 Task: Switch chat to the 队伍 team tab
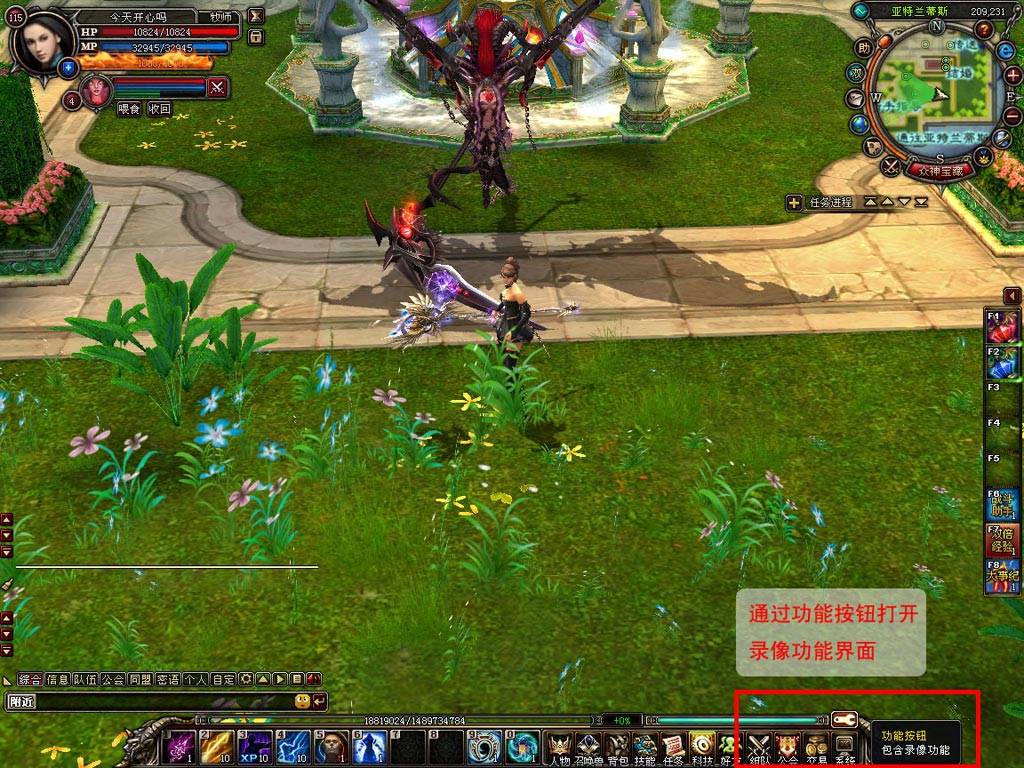click(x=85, y=679)
